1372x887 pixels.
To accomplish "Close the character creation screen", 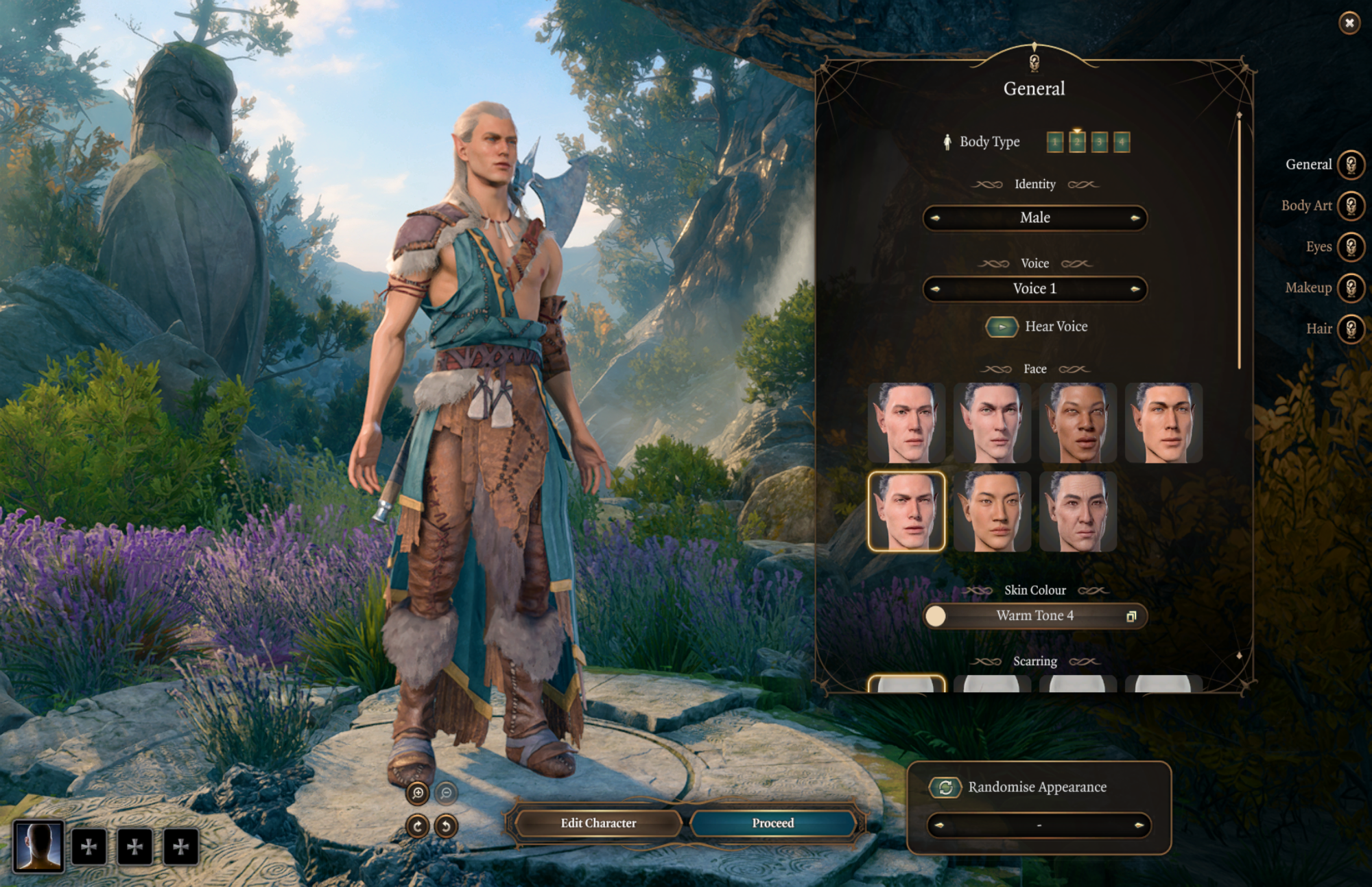I will point(1349,23).
